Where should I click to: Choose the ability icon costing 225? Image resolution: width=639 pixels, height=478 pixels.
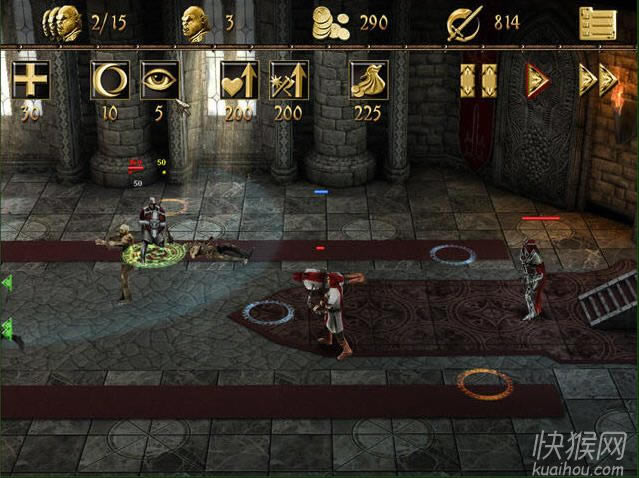click(x=367, y=80)
